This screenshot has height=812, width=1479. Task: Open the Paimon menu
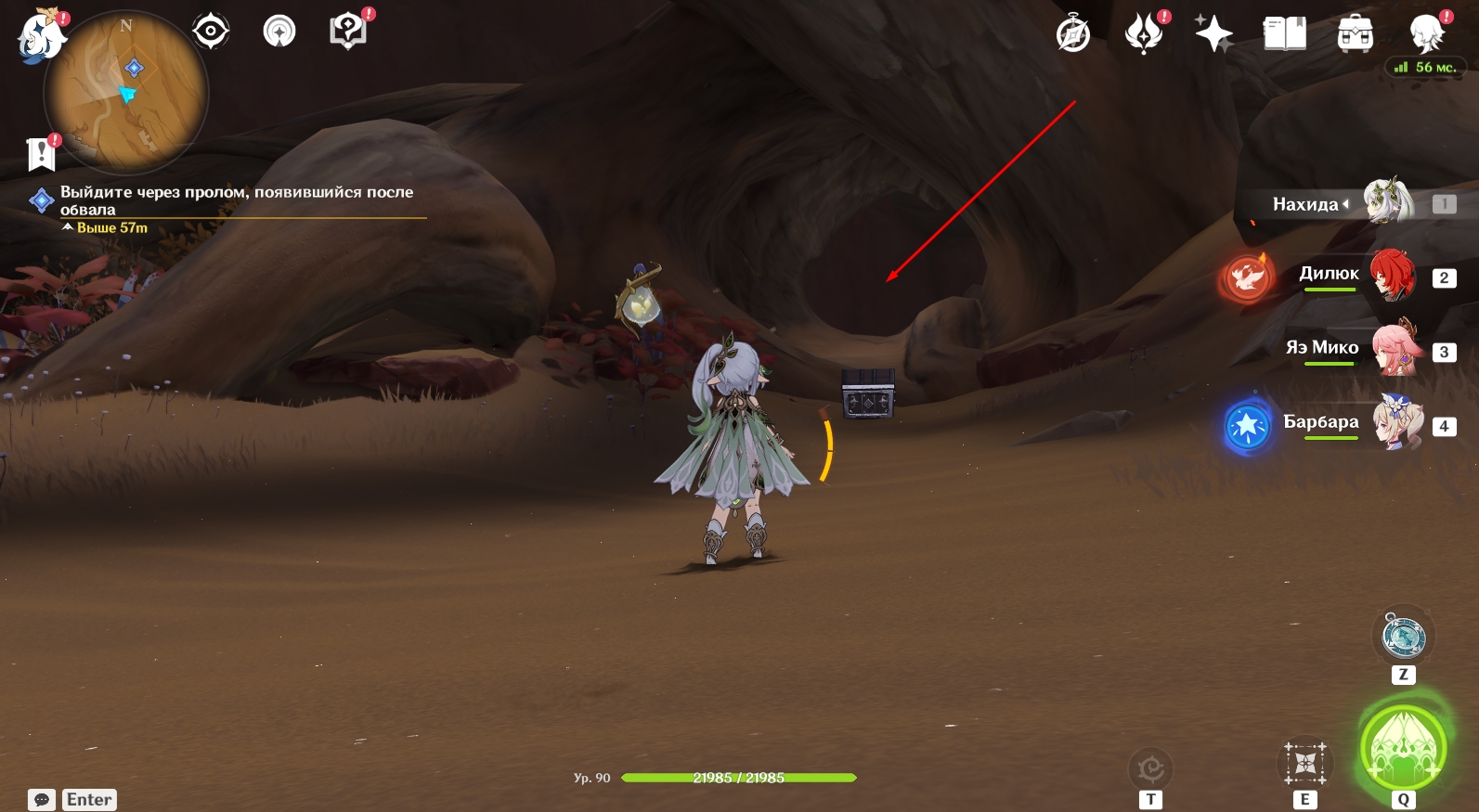click(42, 37)
